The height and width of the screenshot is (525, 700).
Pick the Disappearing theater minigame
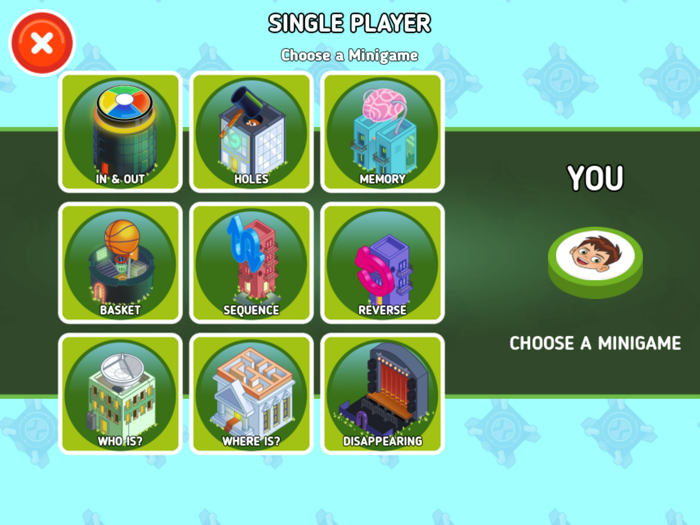click(x=382, y=394)
